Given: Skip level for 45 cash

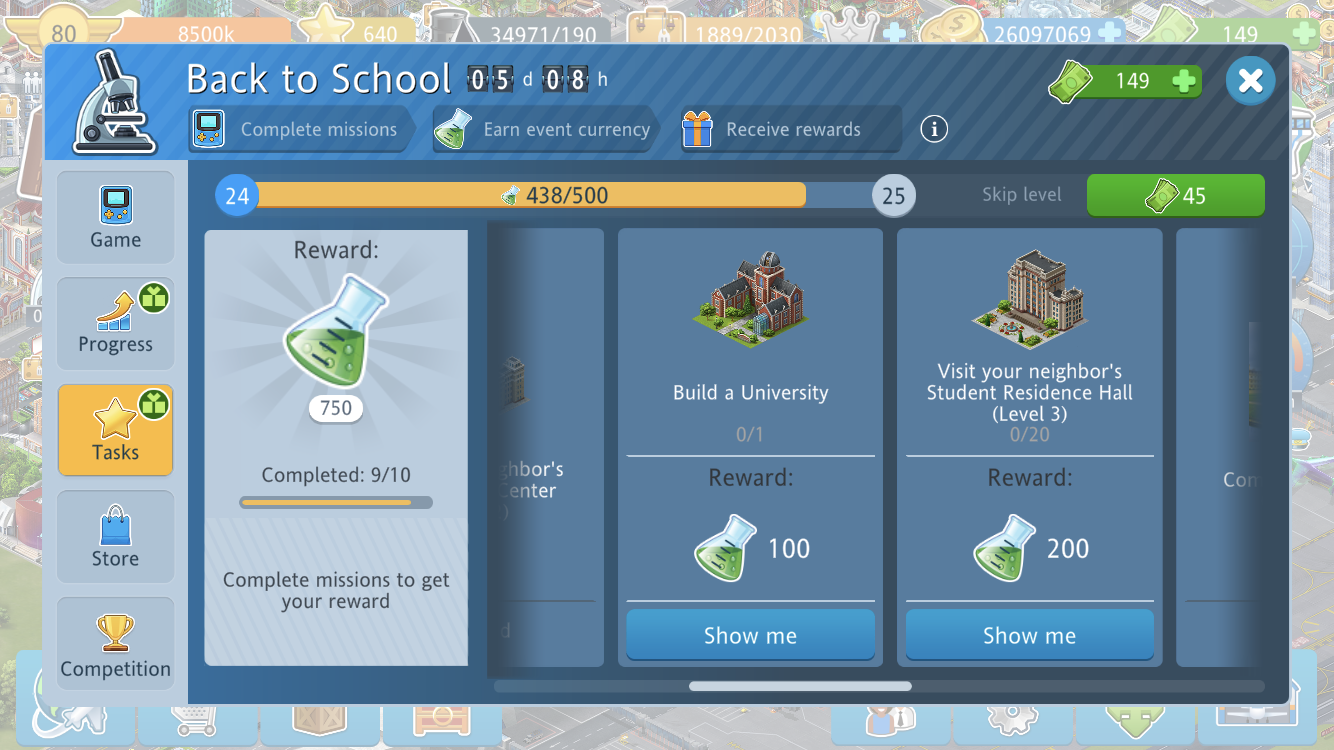Looking at the screenshot, I should 1175,195.
